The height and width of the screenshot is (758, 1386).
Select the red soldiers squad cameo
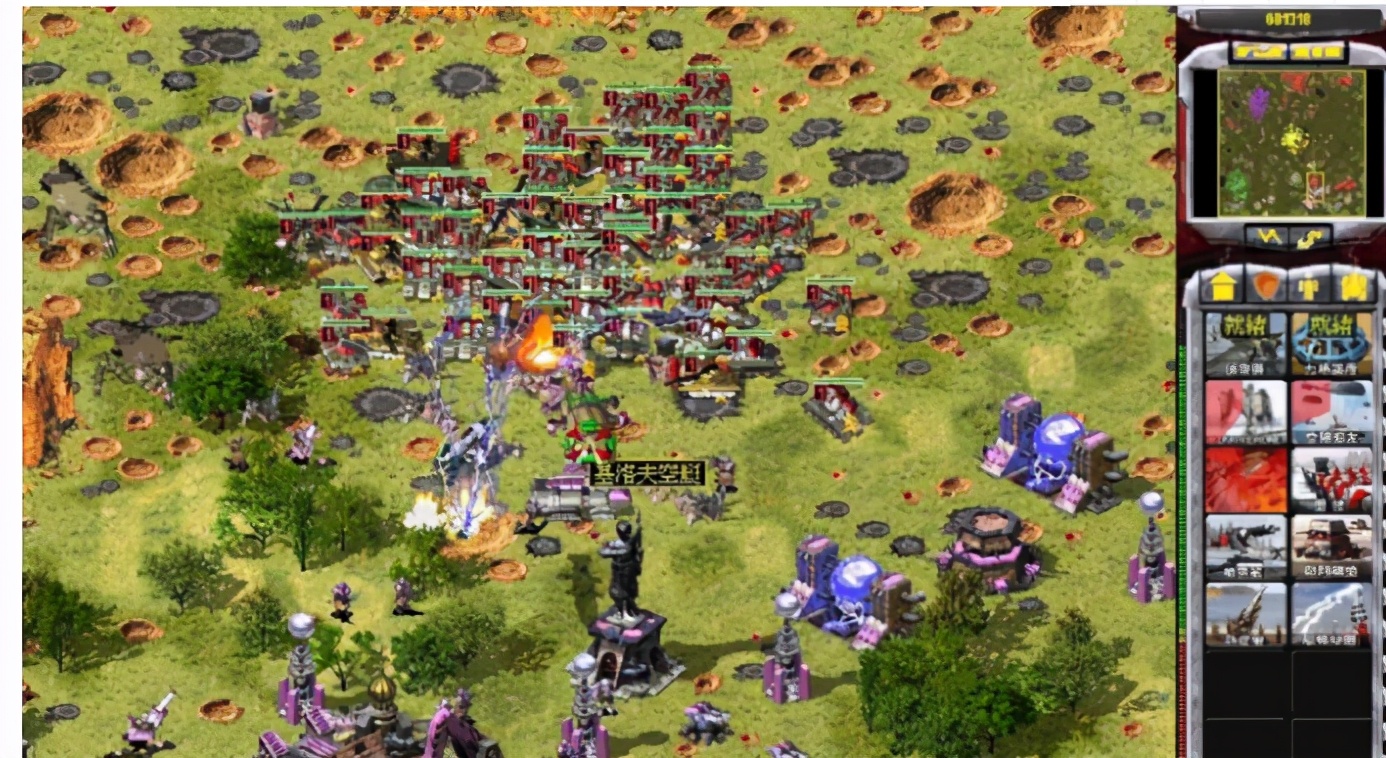1331,479
